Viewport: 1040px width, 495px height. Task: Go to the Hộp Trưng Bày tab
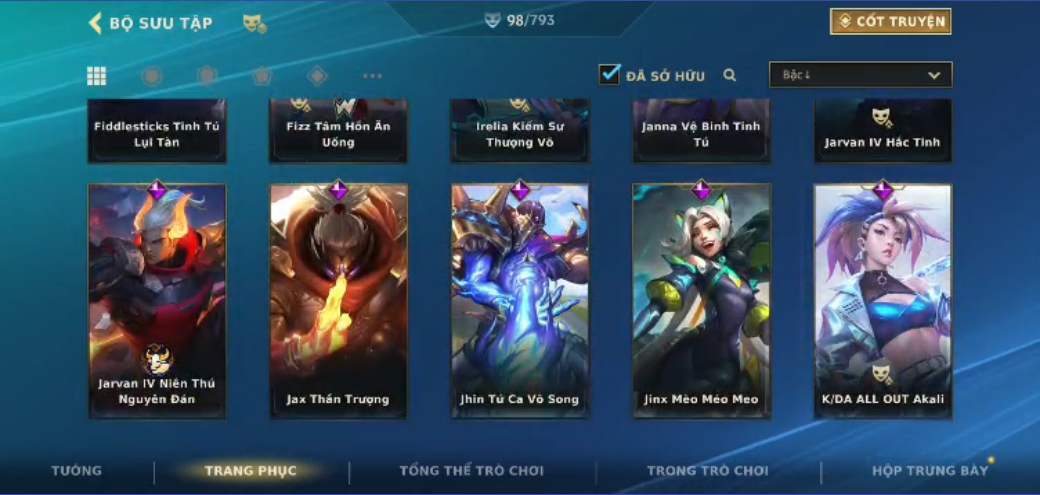(x=929, y=471)
